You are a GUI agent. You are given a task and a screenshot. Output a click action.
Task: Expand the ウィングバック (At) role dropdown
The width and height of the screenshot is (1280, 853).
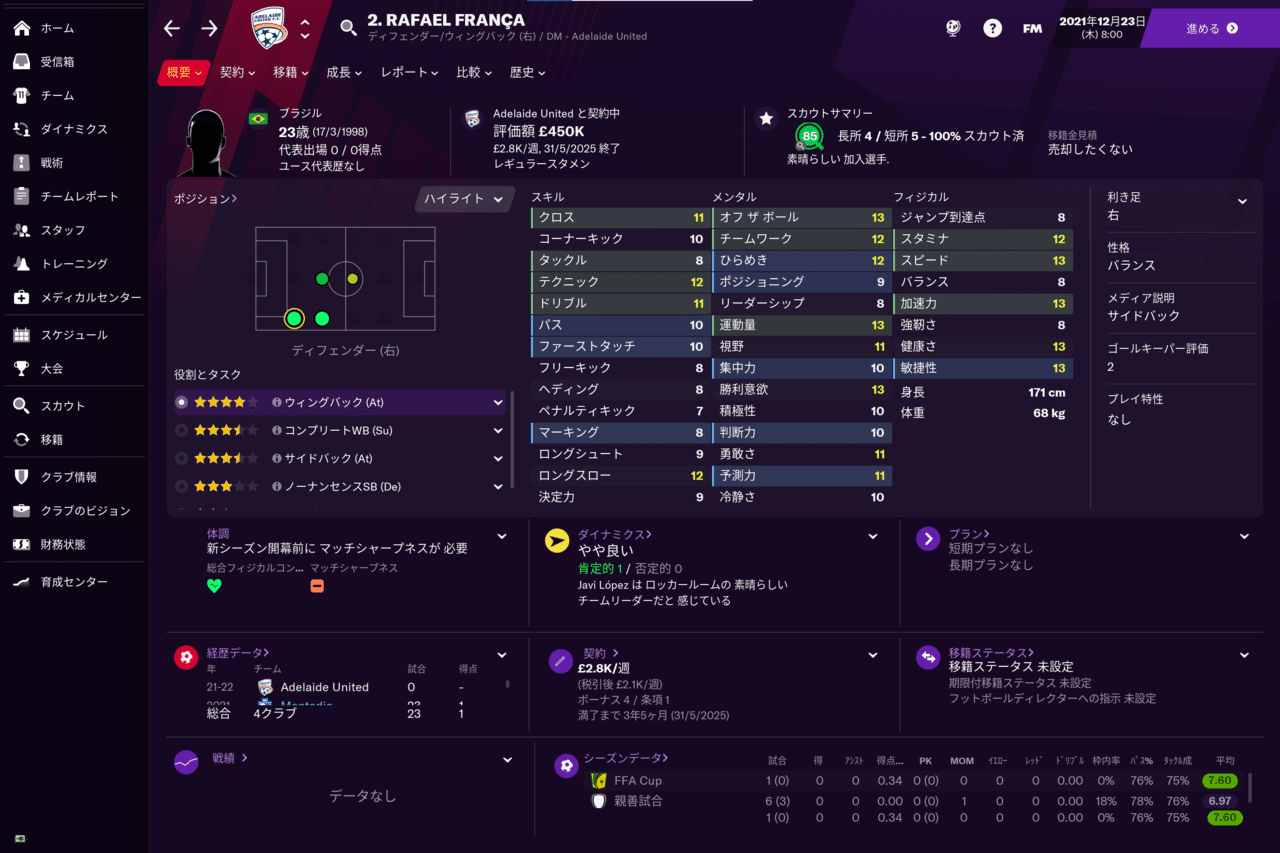500,402
